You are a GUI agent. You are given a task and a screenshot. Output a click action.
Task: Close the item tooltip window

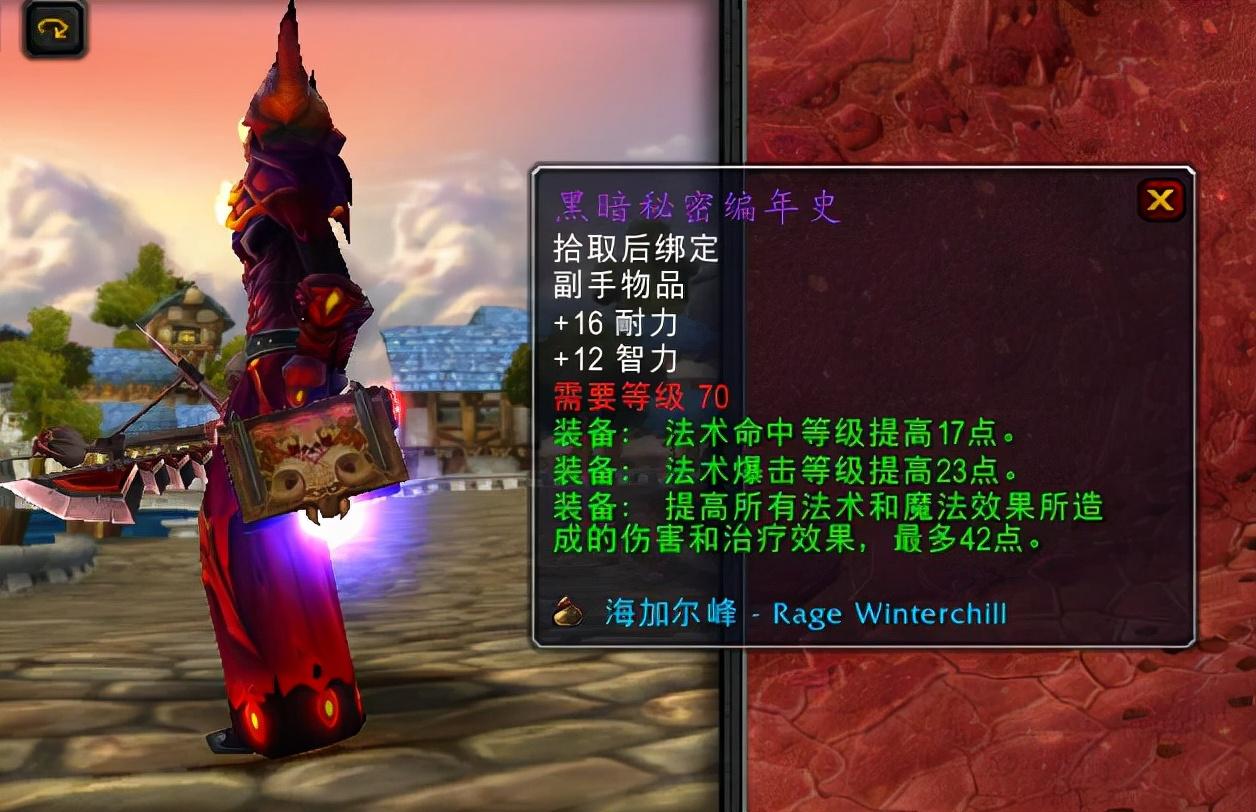[1160, 200]
